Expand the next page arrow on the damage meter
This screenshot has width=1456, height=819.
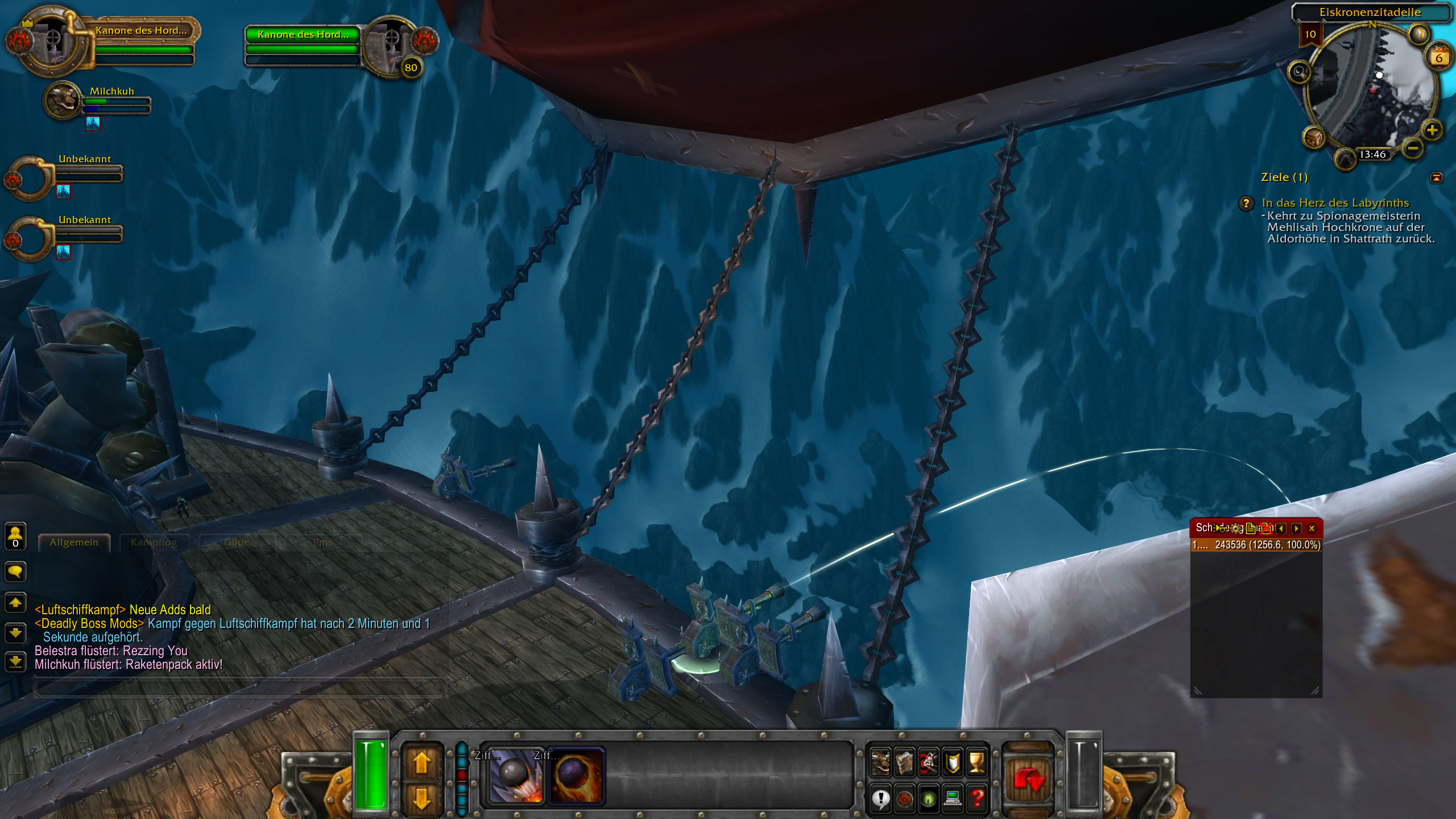tap(1297, 529)
